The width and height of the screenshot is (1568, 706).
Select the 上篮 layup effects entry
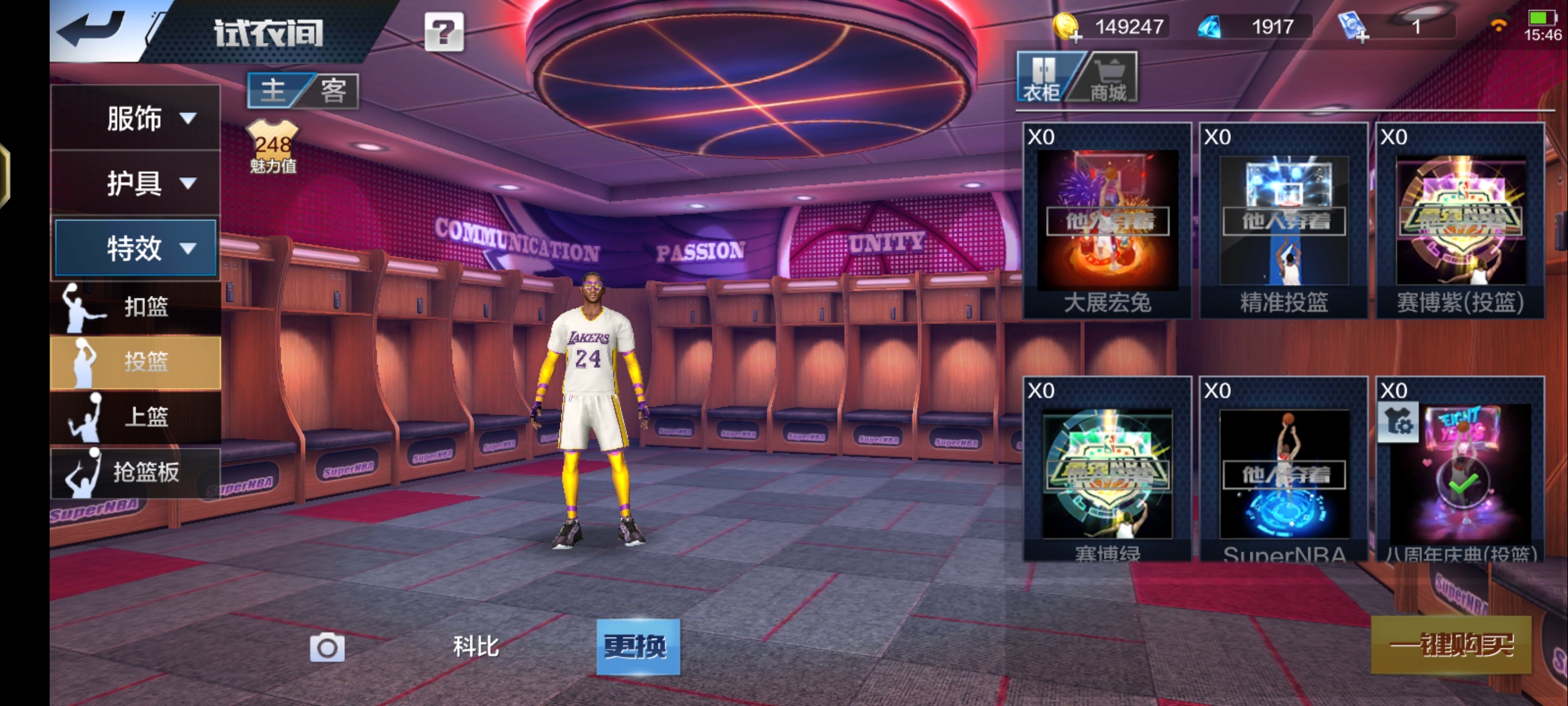click(x=136, y=416)
